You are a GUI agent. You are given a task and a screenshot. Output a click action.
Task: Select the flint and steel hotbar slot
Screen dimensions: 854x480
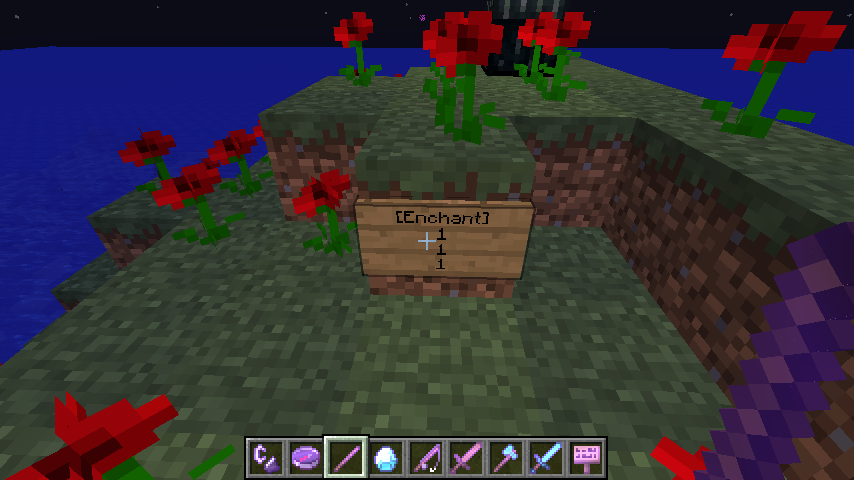tap(267, 458)
